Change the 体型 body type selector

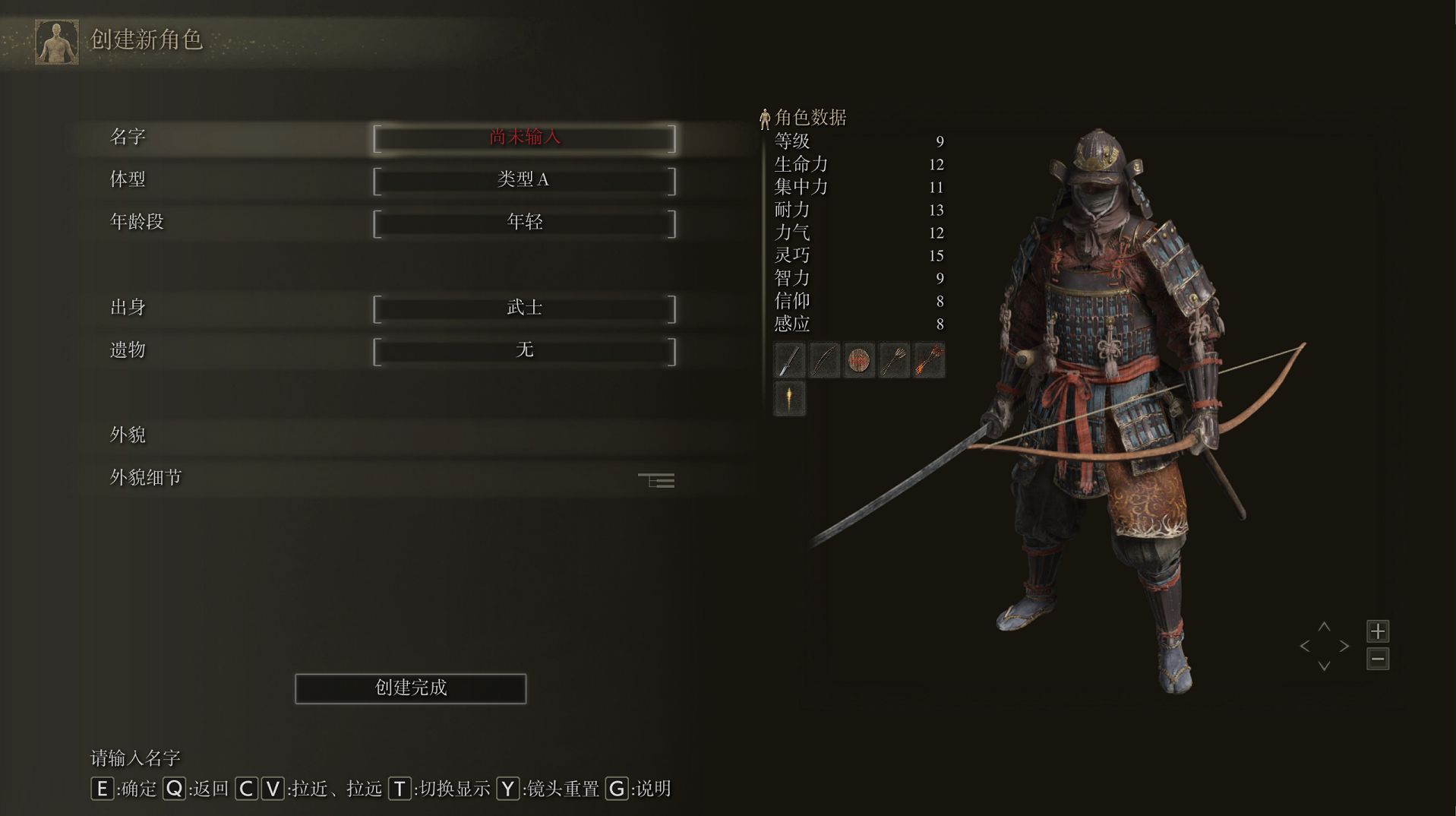tap(524, 181)
